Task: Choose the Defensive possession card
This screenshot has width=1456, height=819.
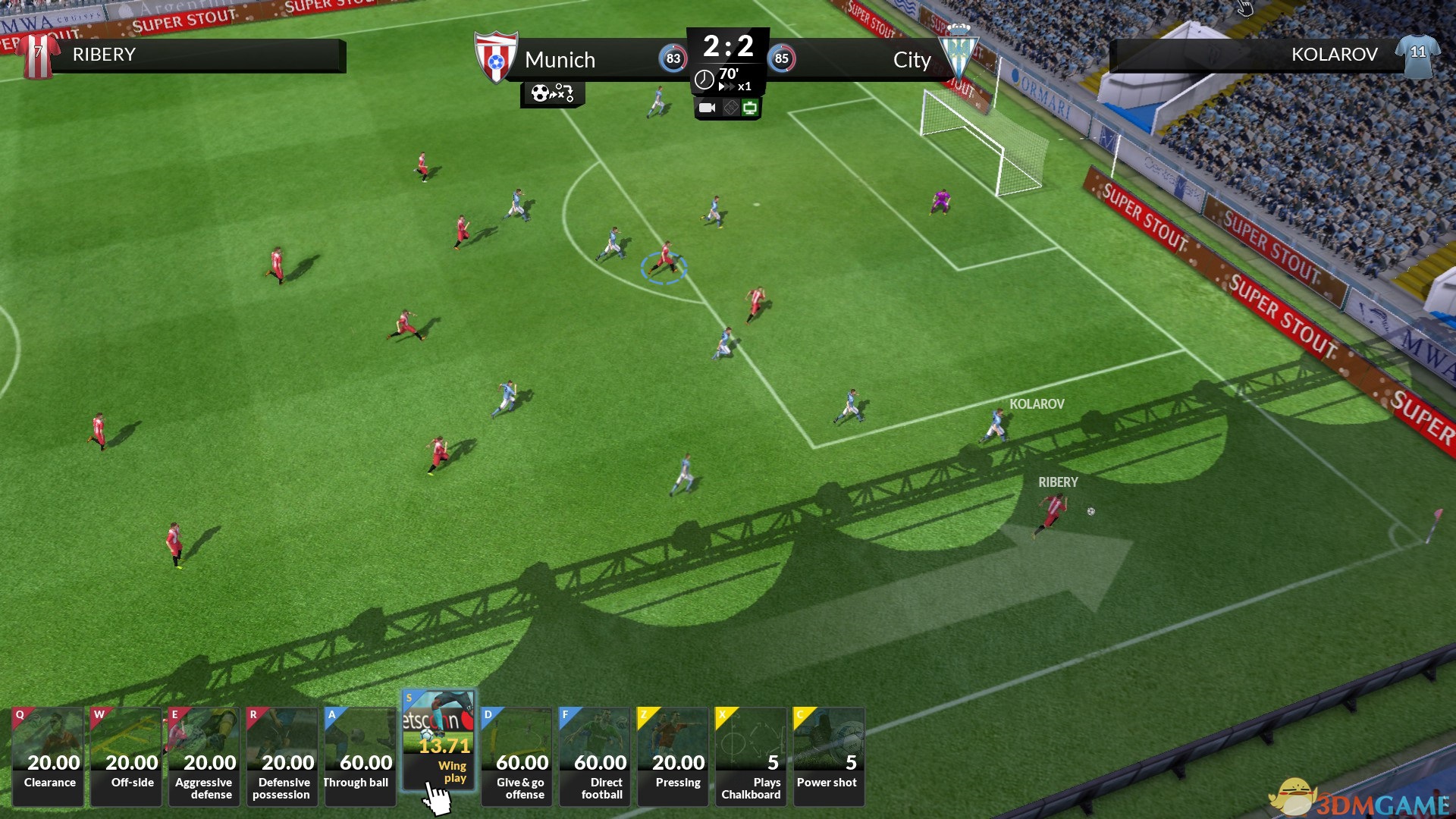Action: tap(282, 756)
